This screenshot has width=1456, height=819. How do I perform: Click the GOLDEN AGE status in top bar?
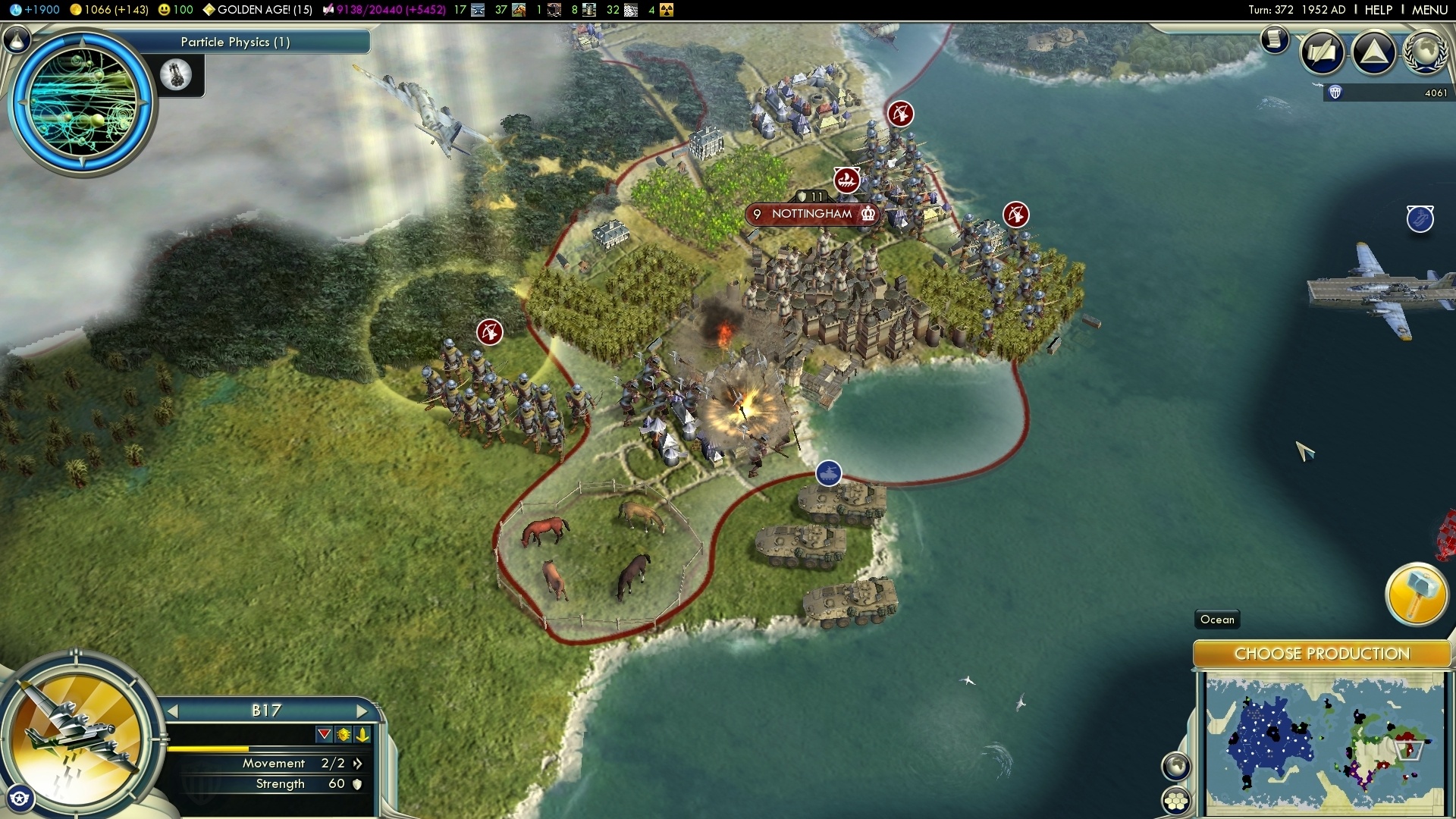[258, 10]
